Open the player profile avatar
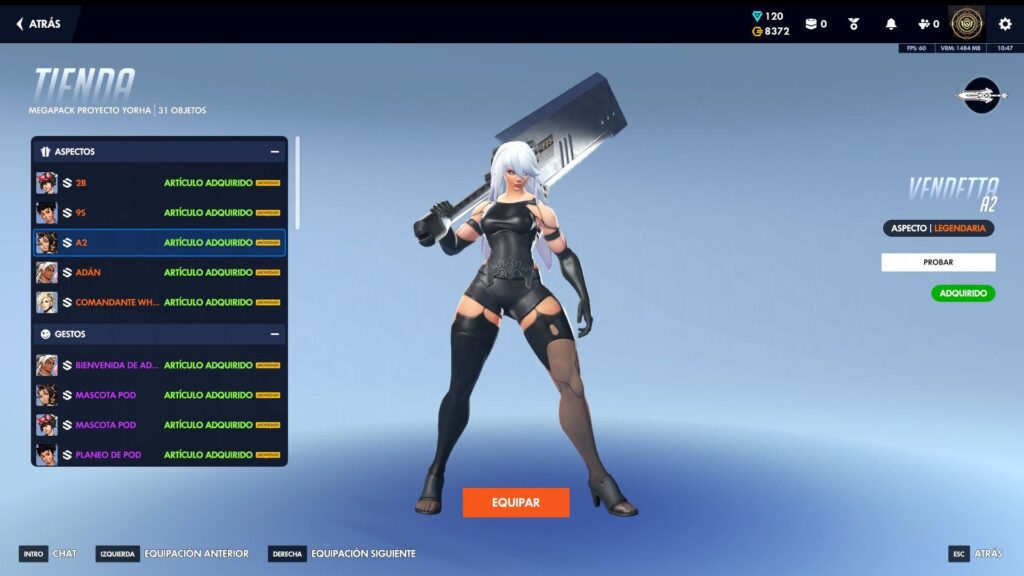 click(x=967, y=24)
